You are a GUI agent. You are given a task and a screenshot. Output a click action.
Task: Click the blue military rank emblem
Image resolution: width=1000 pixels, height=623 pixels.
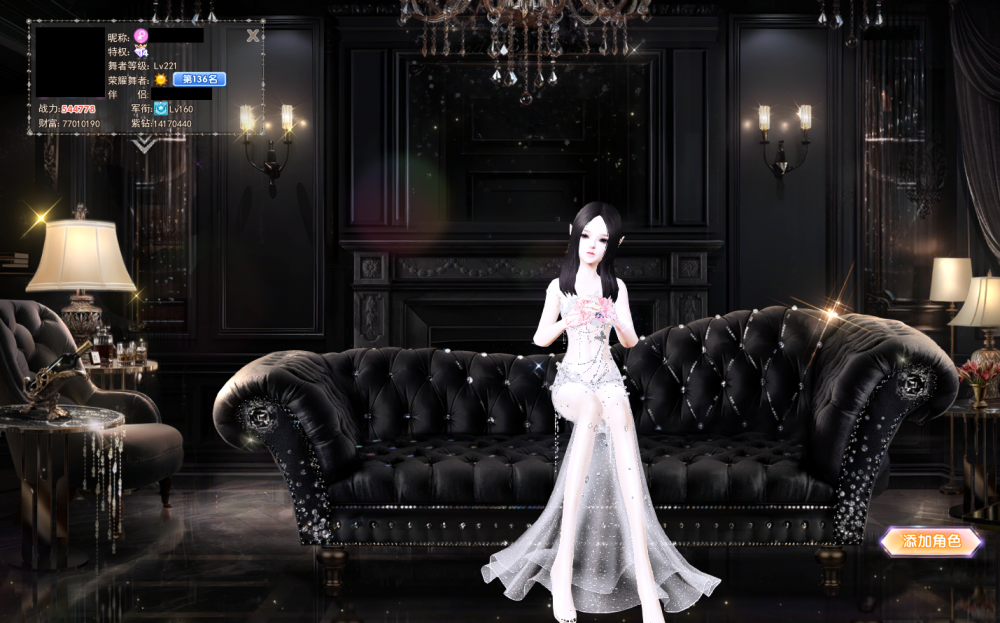pos(160,108)
